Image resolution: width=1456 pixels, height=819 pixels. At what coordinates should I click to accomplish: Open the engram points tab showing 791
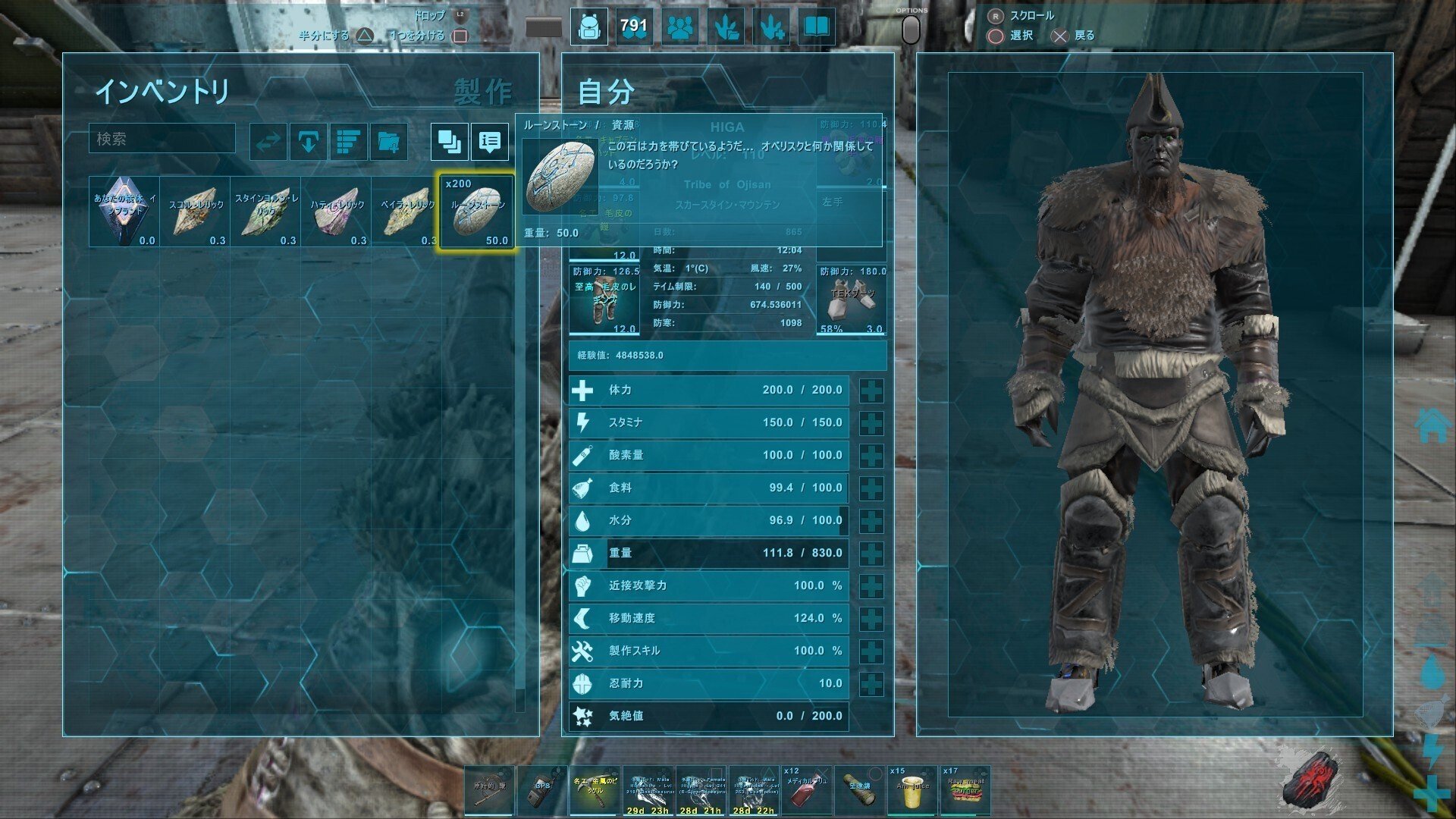(634, 28)
